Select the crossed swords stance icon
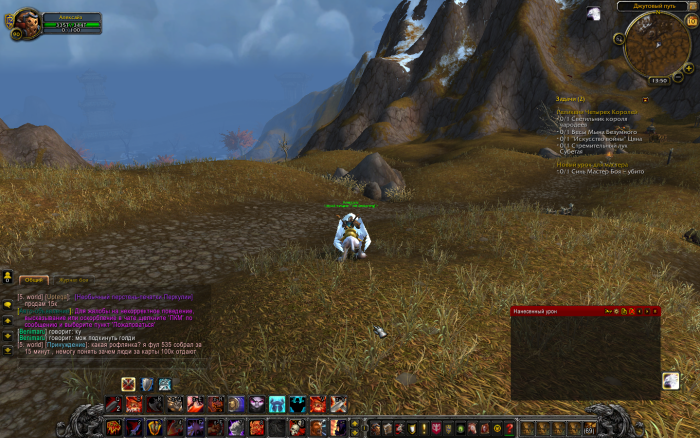700x438 pixels. (x=128, y=384)
